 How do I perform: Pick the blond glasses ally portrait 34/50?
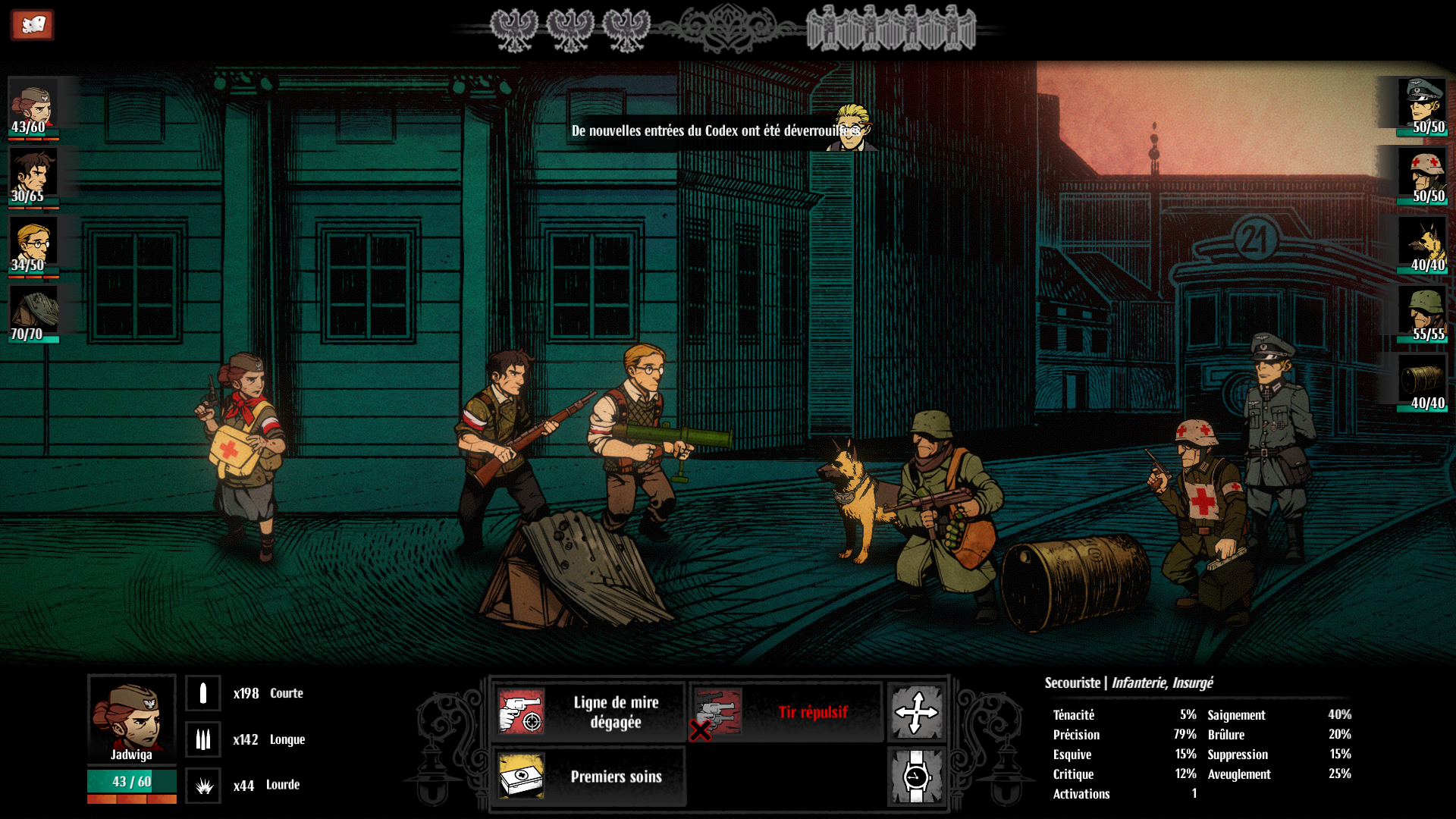33,245
